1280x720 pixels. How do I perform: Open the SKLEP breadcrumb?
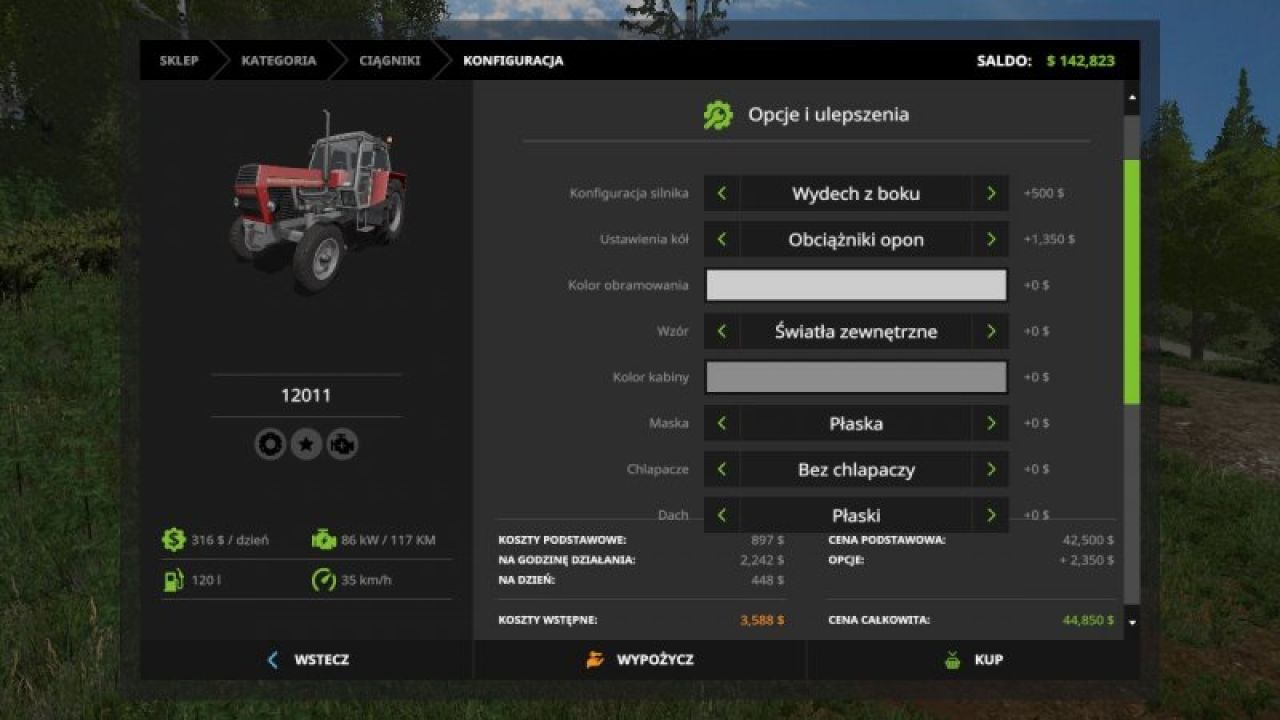point(179,61)
